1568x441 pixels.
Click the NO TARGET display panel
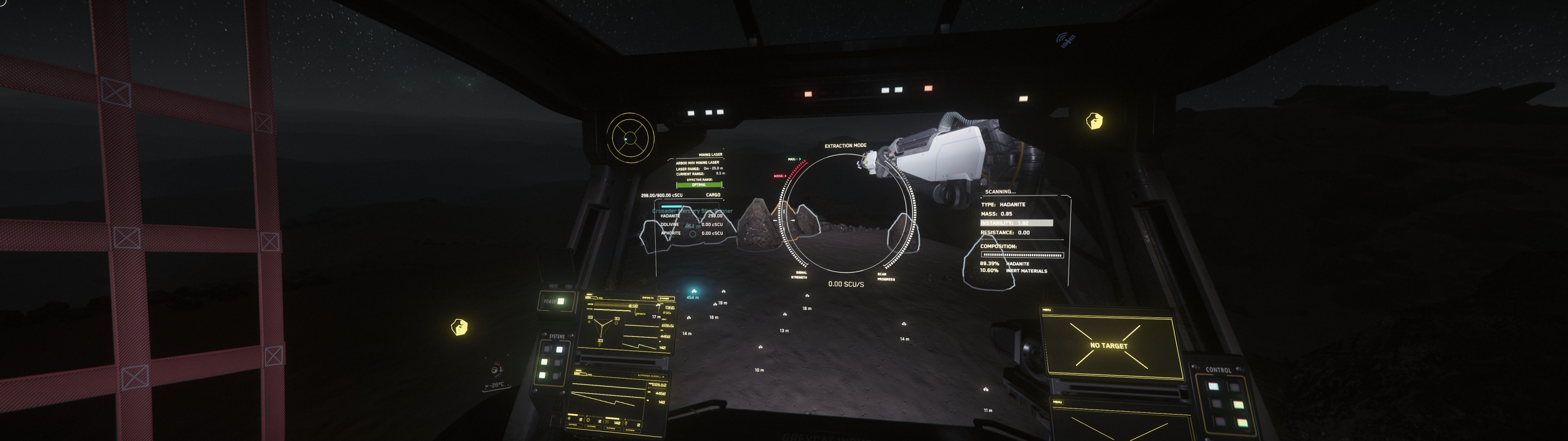tap(1109, 345)
